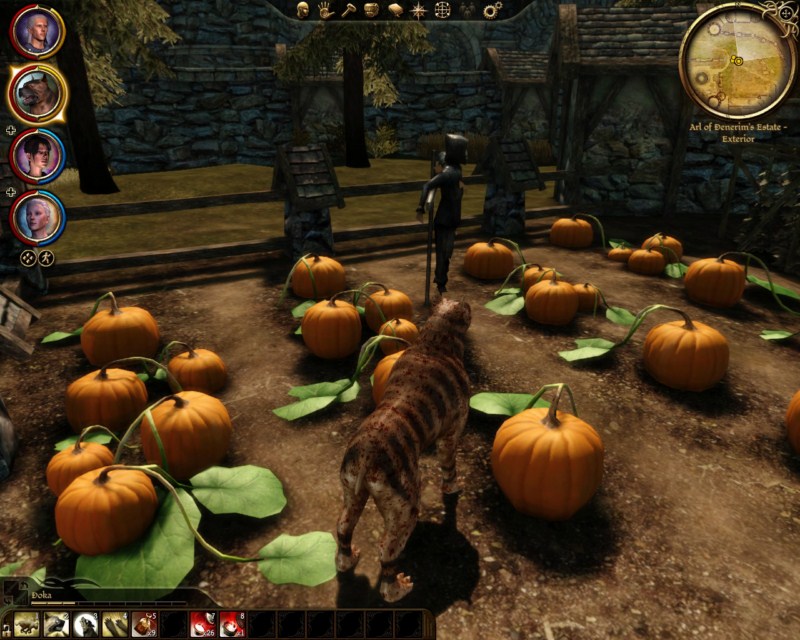Image resolution: width=800 pixels, height=640 pixels.
Task: Toggle the party hold position running-man button
Action: (46, 258)
